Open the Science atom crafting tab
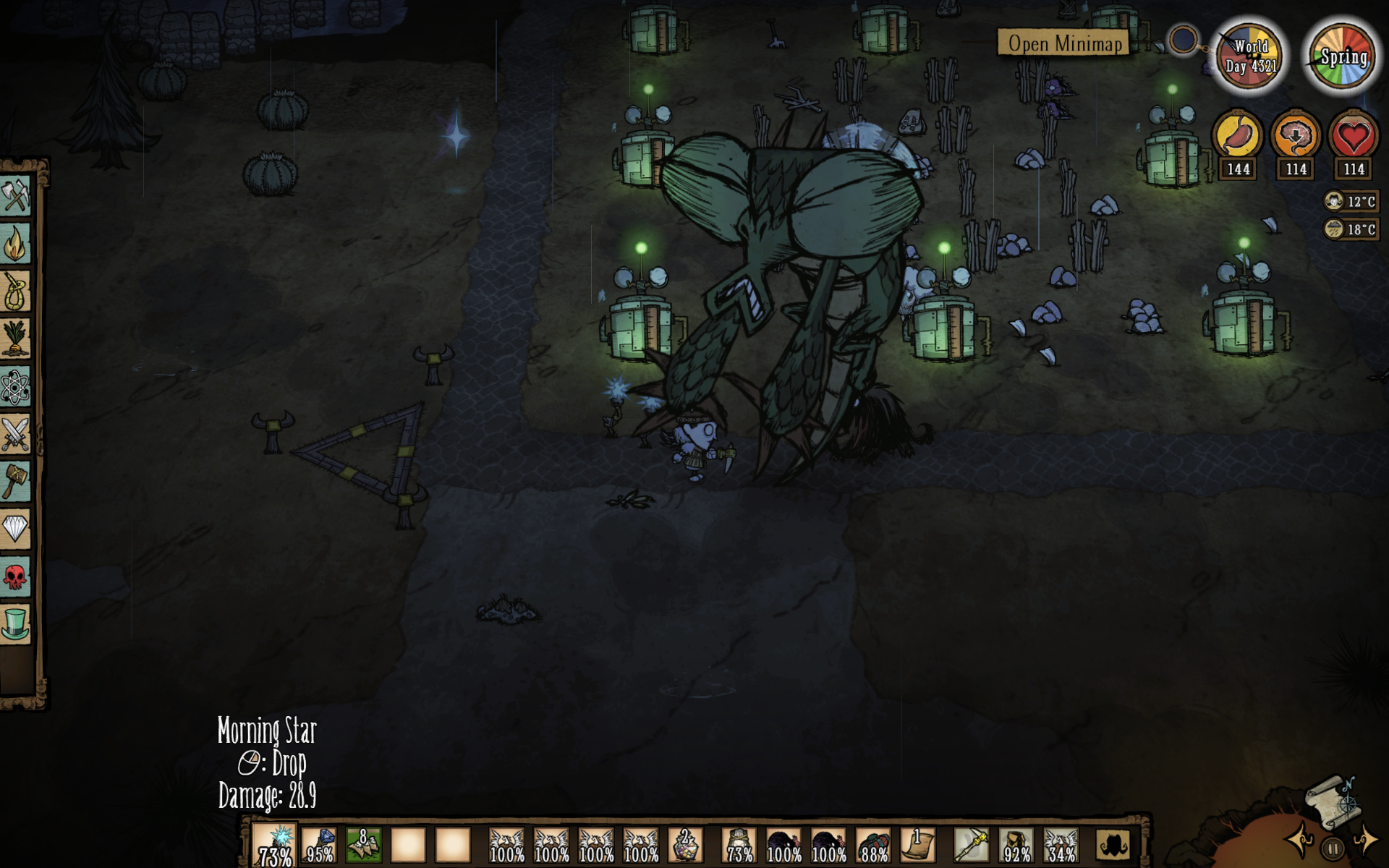 pos(15,387)
